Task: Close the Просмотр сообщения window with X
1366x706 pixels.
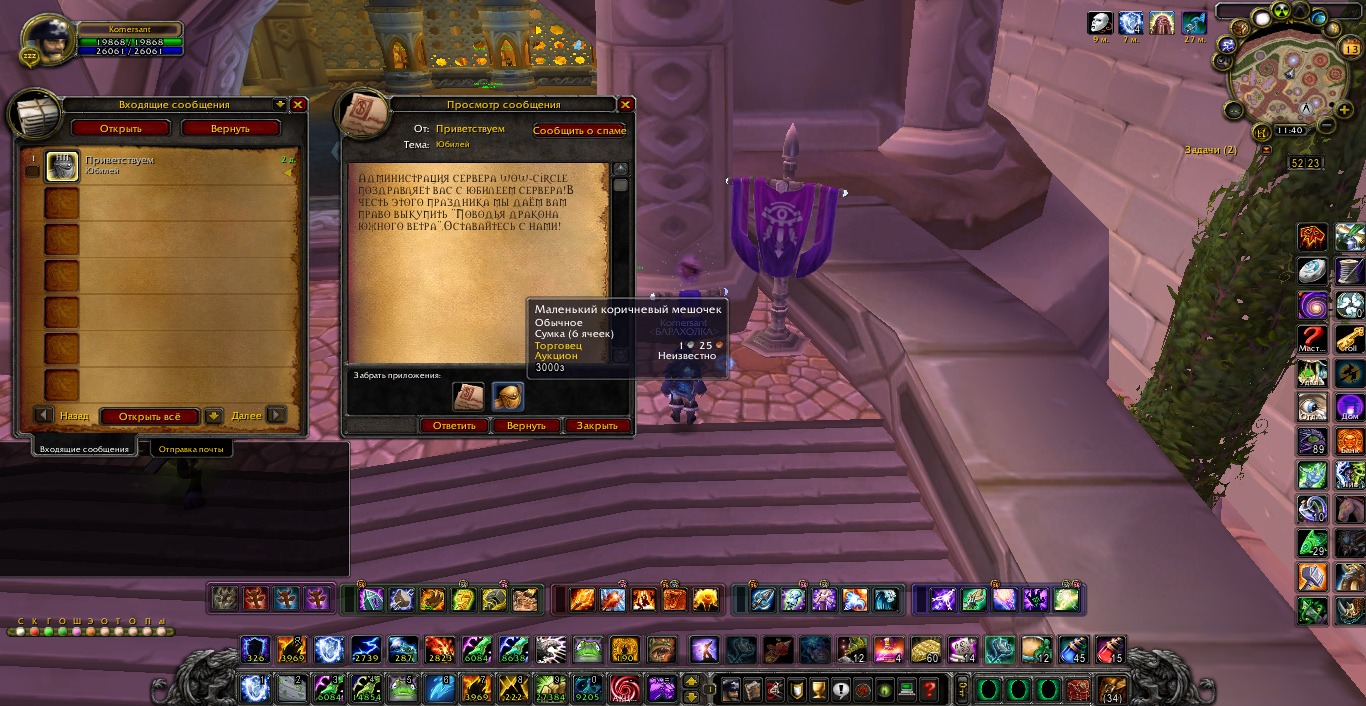Action: coord(626,105)
